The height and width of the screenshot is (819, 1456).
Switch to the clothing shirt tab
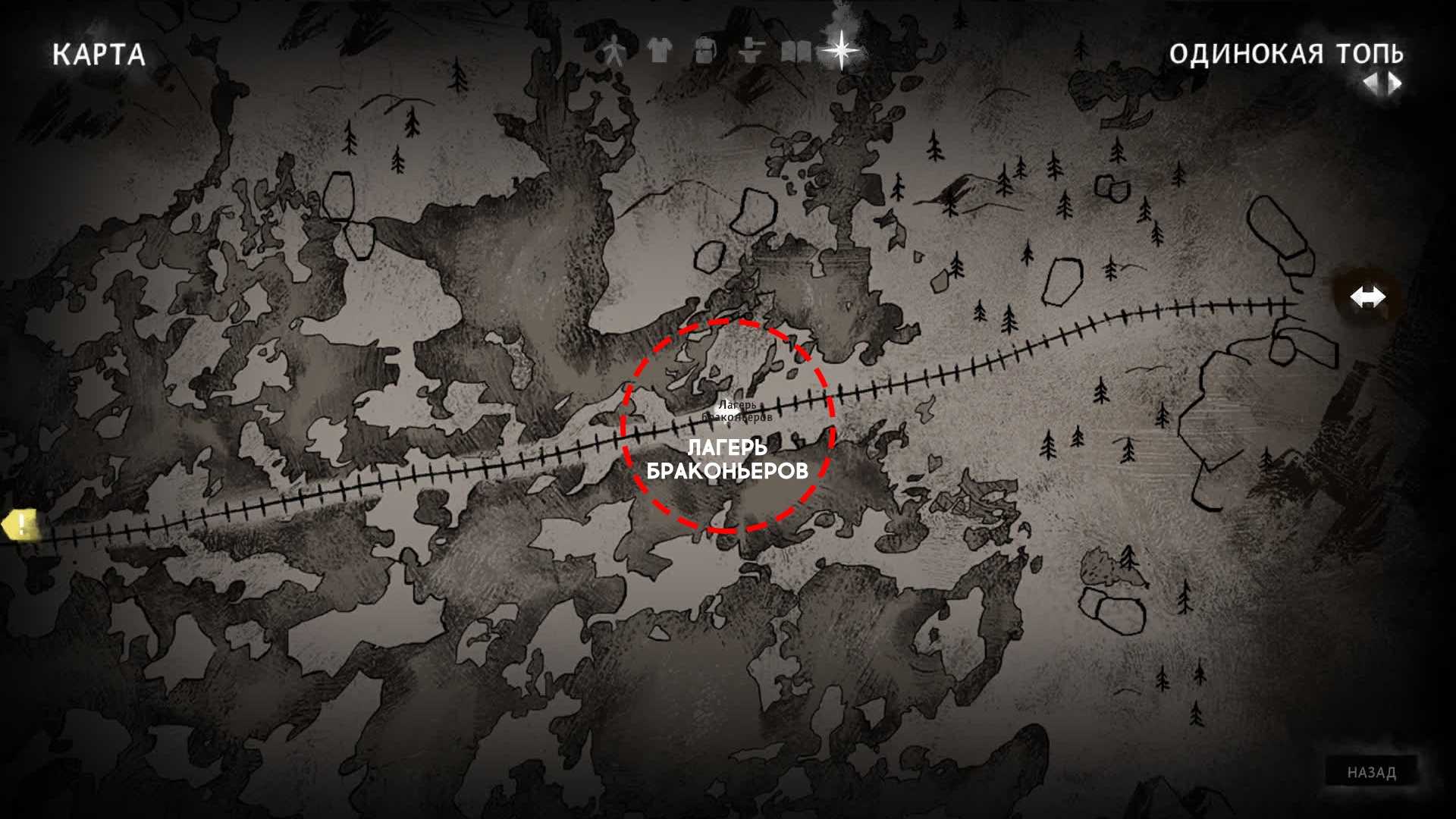(660, 52)
